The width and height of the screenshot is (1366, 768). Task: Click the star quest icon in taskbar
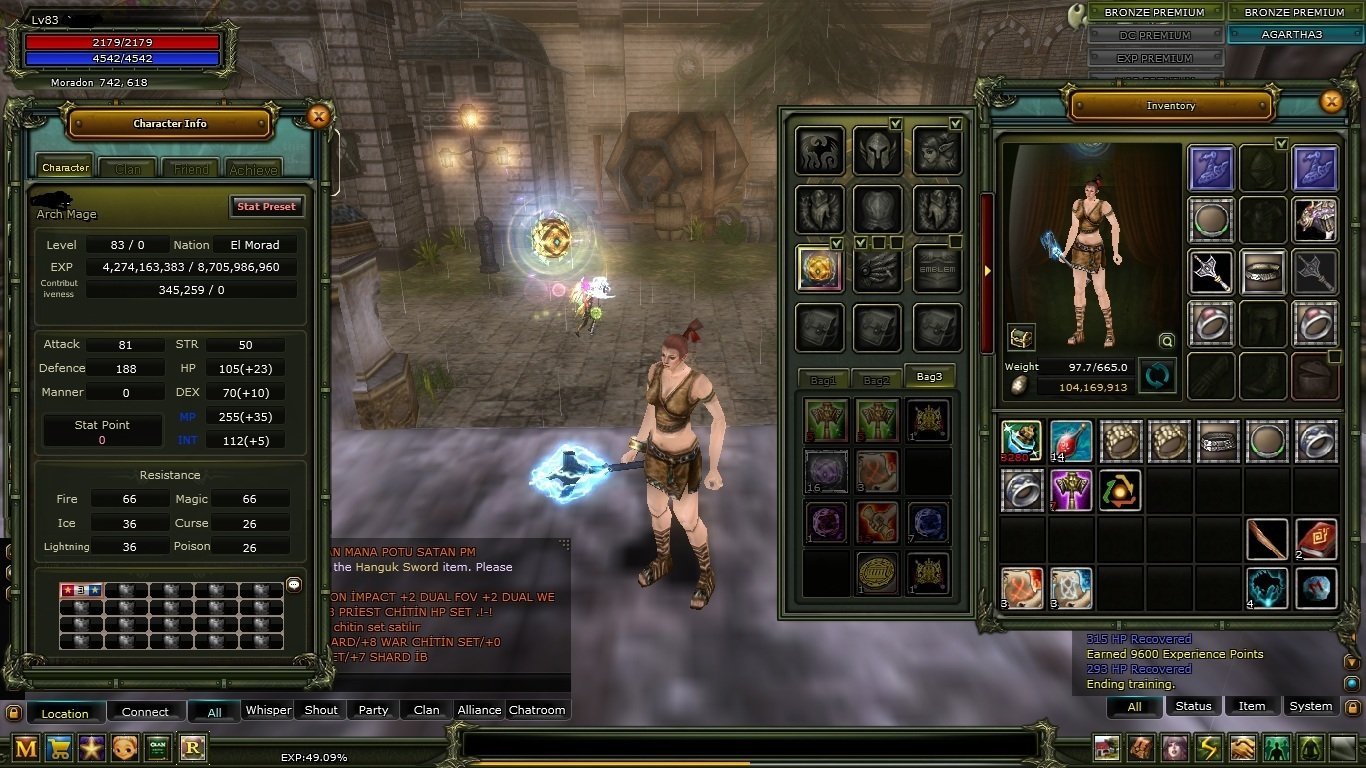pos(91,748)
